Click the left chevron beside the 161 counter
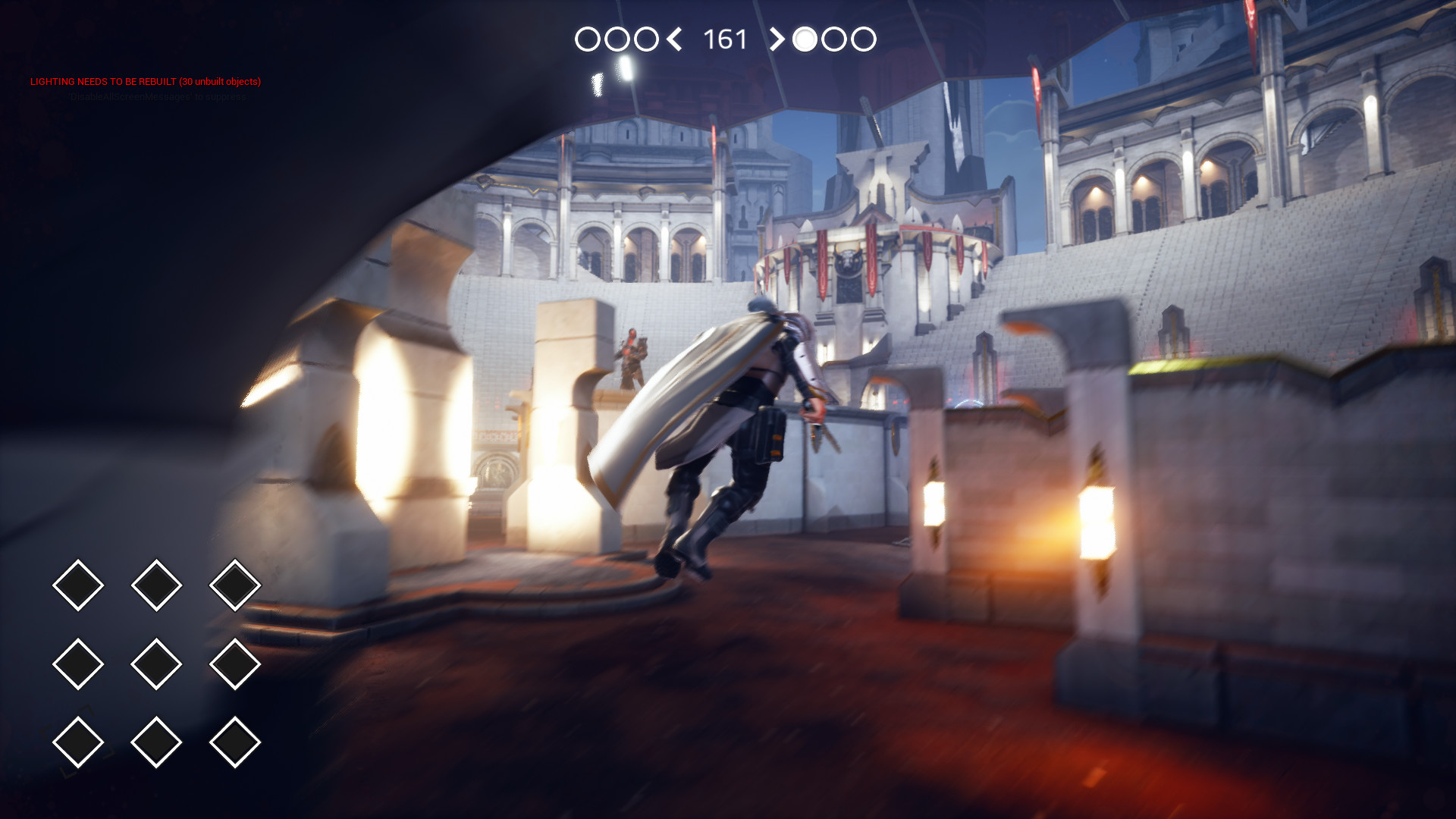The image size is (1456, 819). tap(674, 39)
